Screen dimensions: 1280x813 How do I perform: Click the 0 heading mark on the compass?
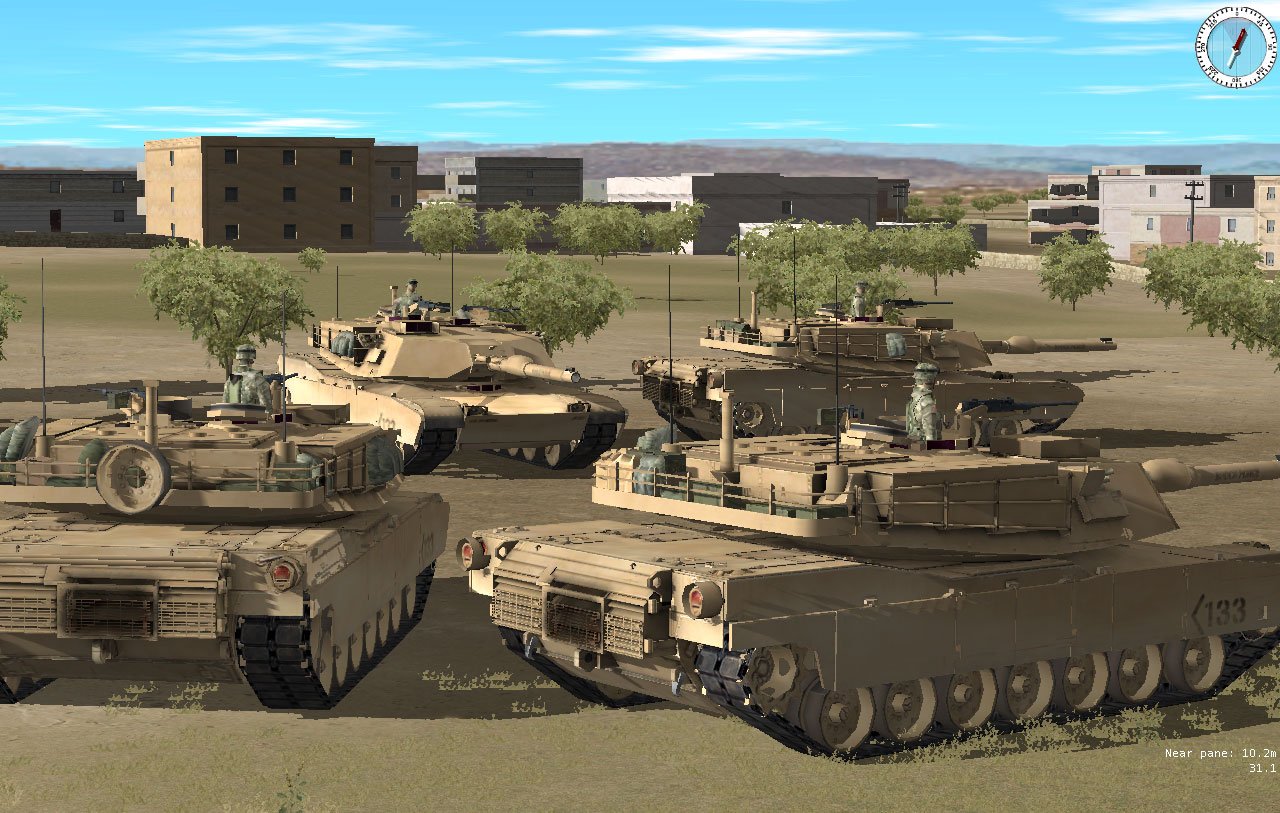[1237, 13]
